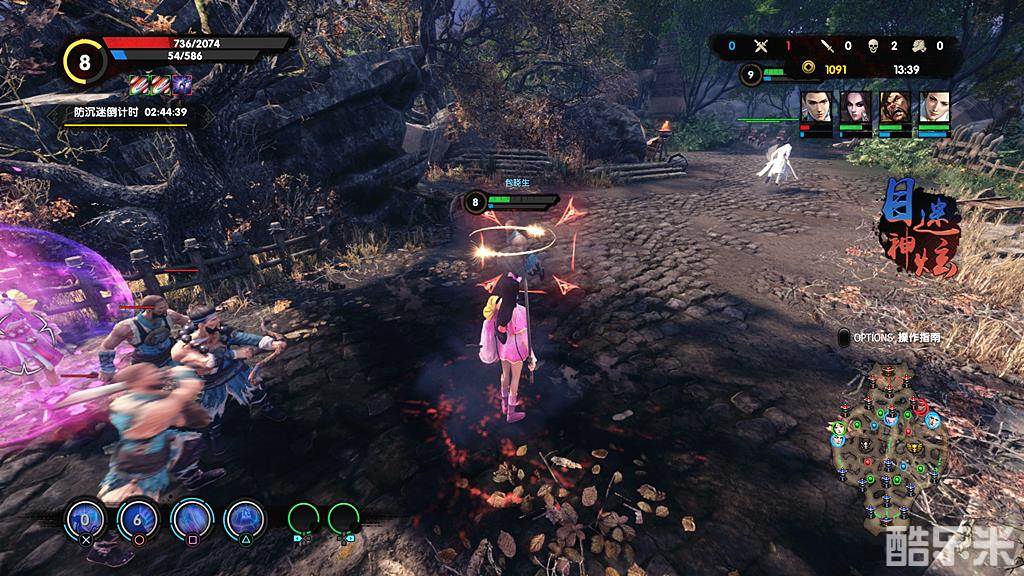
Task: Activate the skill showing cooldown 6
Action: pyautogui.click(x=138, y=518)
